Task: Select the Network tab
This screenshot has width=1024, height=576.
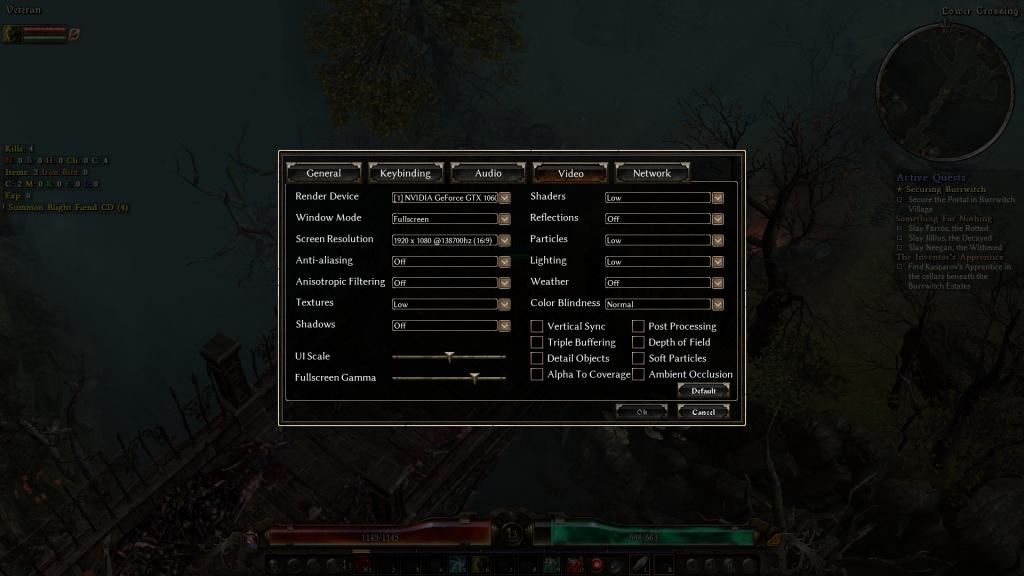Action: coord(652,173)
